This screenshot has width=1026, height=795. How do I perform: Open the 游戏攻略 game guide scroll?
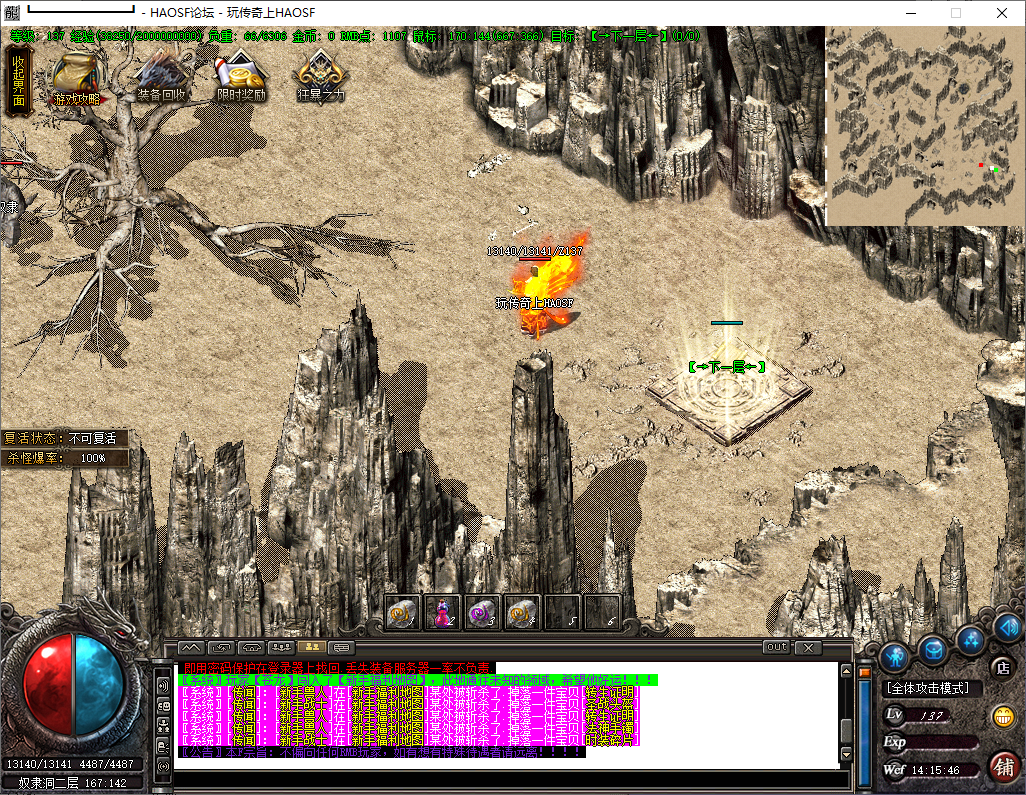[76, 78]
